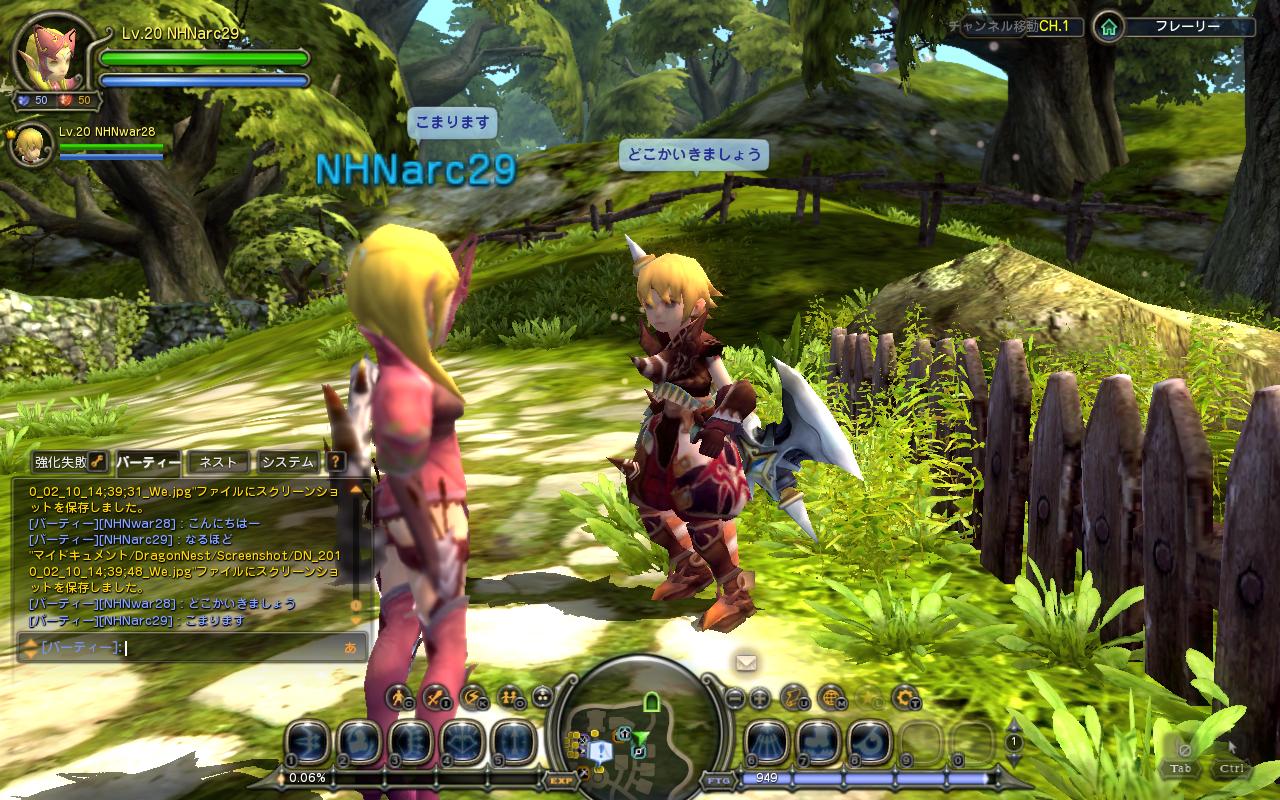
Task: Switch to the パーティー chat tab
Action: (x=148, y=462)
